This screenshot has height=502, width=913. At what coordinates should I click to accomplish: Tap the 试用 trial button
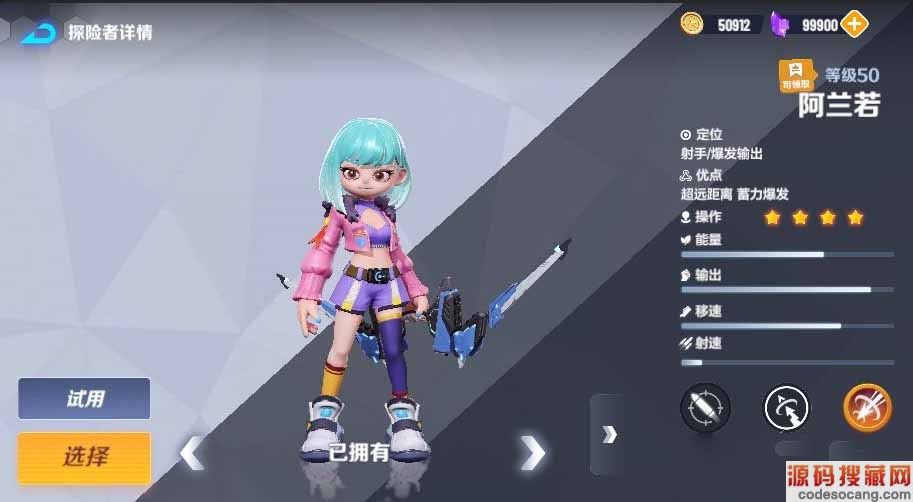pyautogui.click(x=84, y=399)
